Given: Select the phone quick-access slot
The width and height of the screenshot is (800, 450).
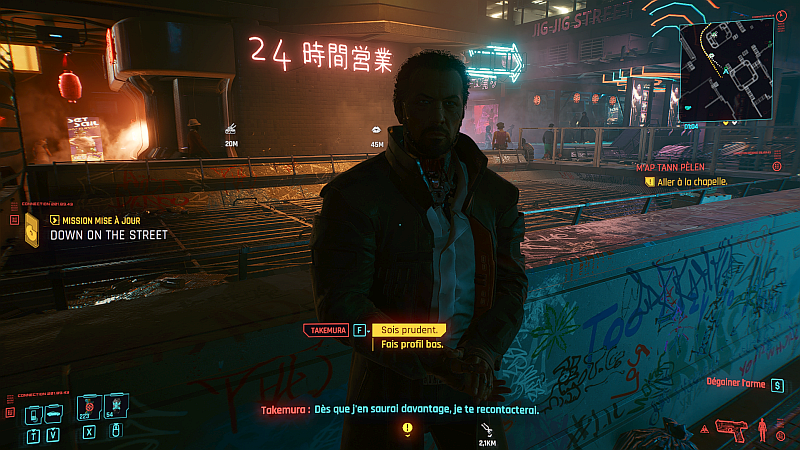Looking at the screenshot, I should coord(34,415).
